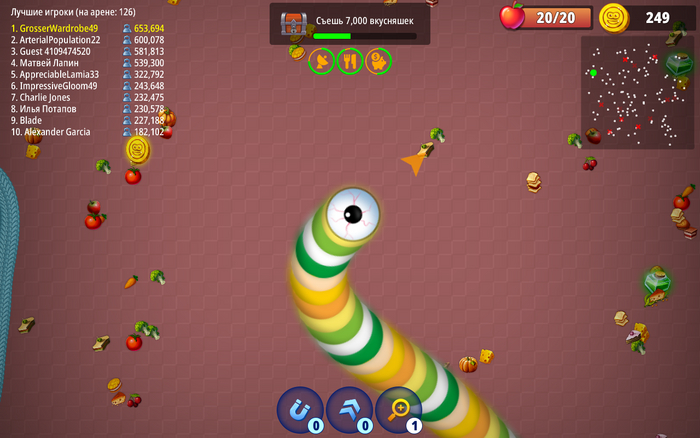Open the arena minimap
Screen dimensions: 700x438
click(637, 92)
